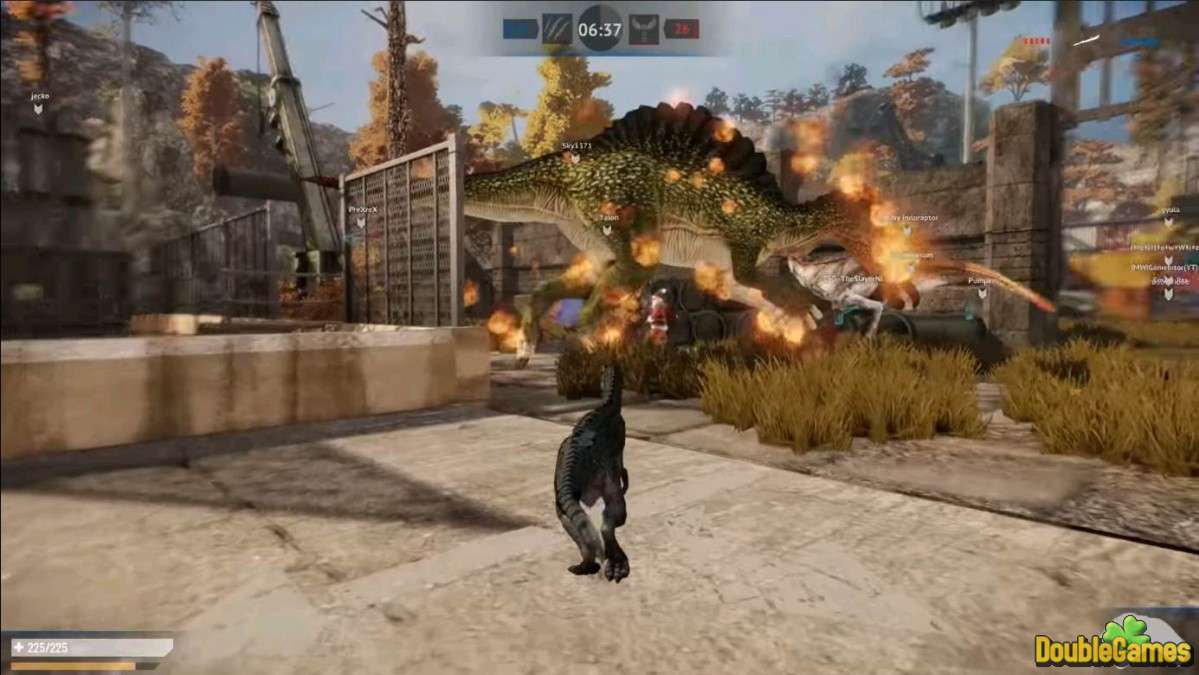Open the DoubleGames watermark logo
Screen dimensions: 1199x675
click(1113, 643)
